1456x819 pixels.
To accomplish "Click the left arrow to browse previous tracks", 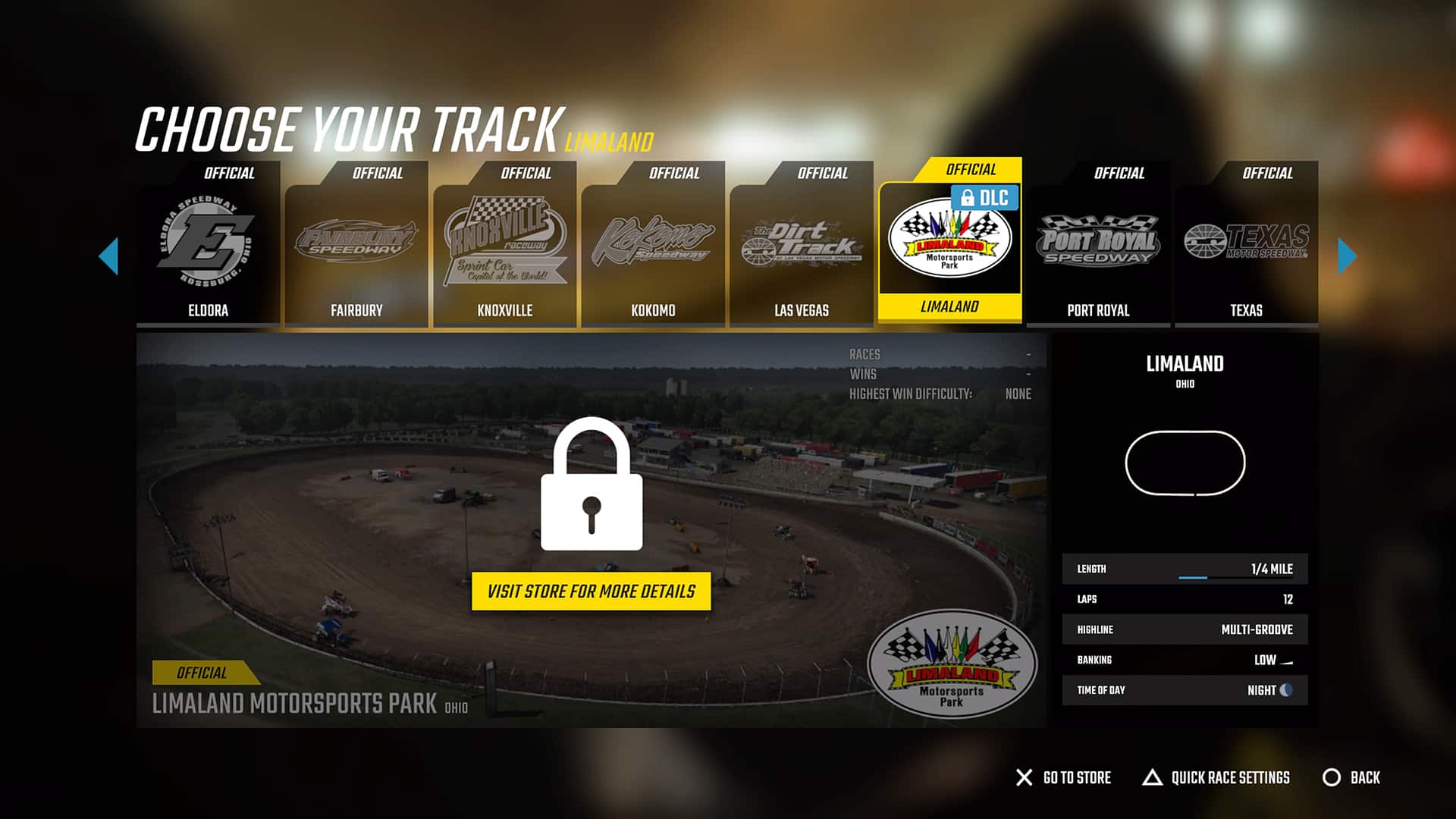I will [111, 257].
